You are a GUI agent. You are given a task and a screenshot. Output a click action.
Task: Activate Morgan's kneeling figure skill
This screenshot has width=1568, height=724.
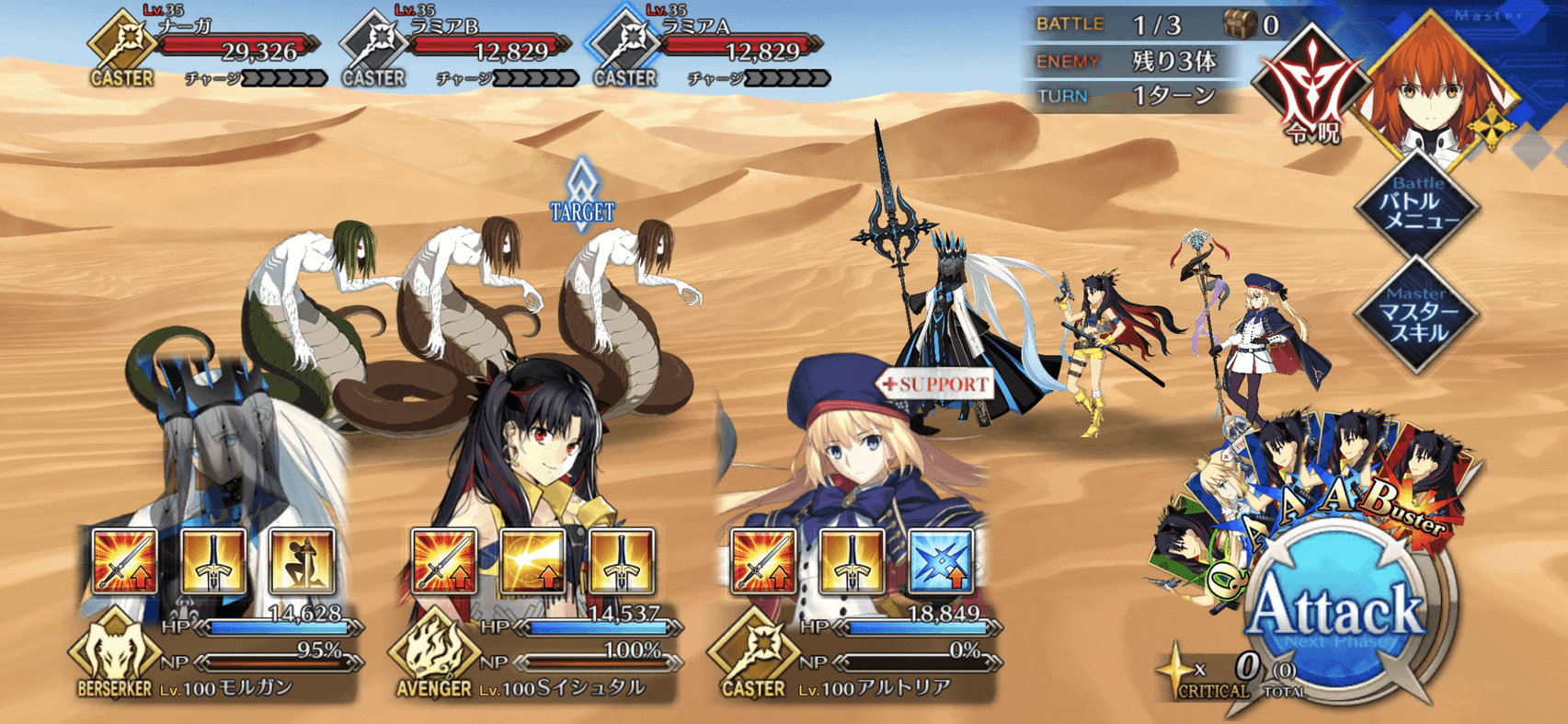pyautogui.click(x=302, y=561)
